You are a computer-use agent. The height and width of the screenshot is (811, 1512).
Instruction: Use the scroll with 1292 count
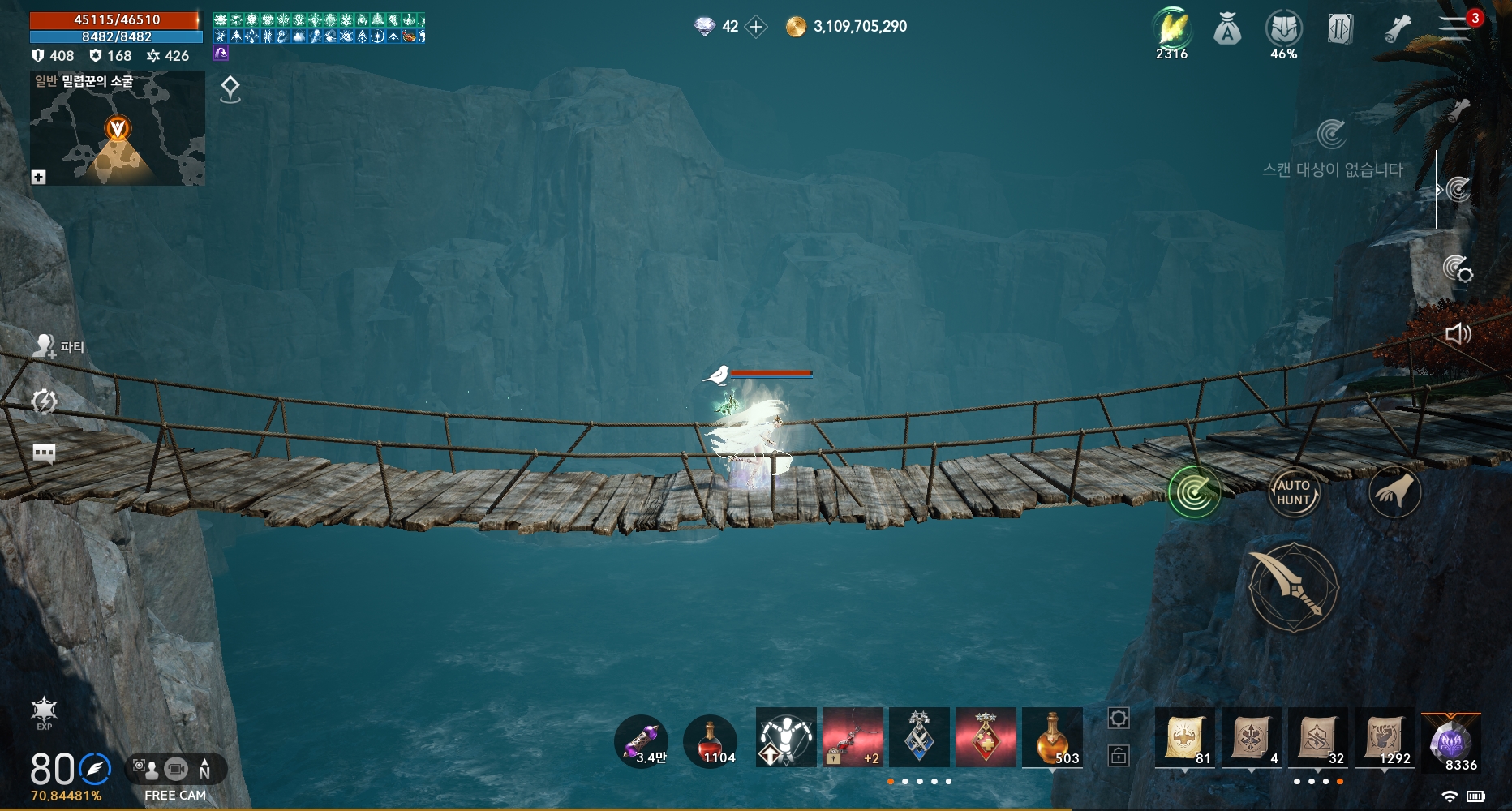point(1385,738)
